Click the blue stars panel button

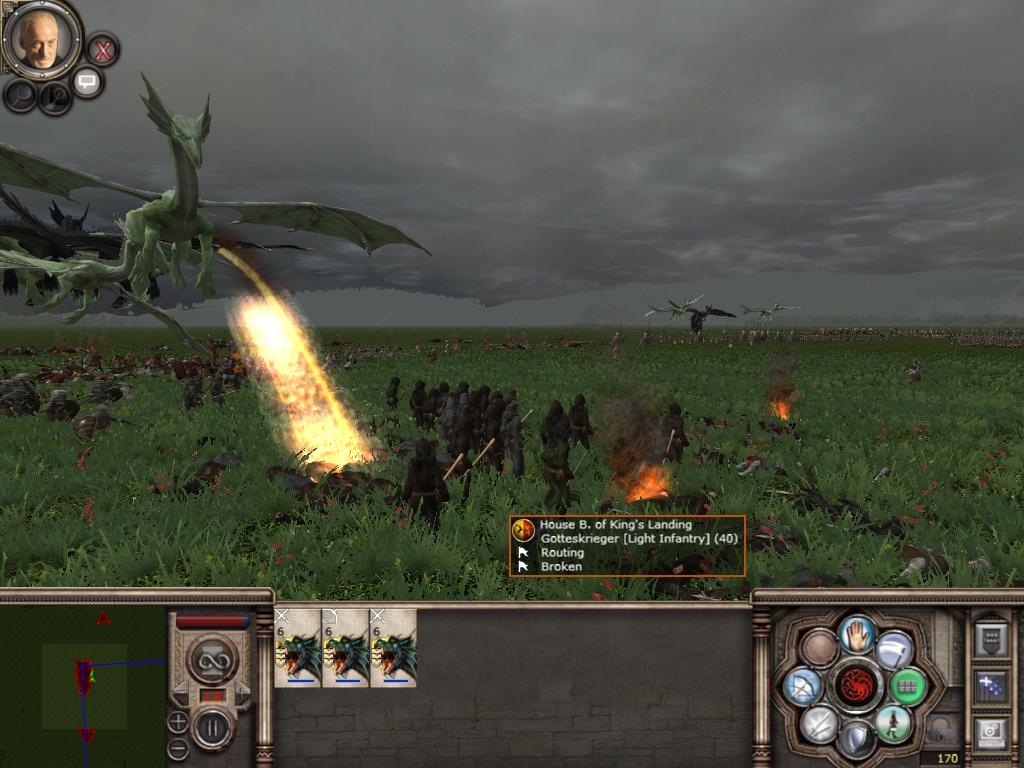tap(990, 686)
